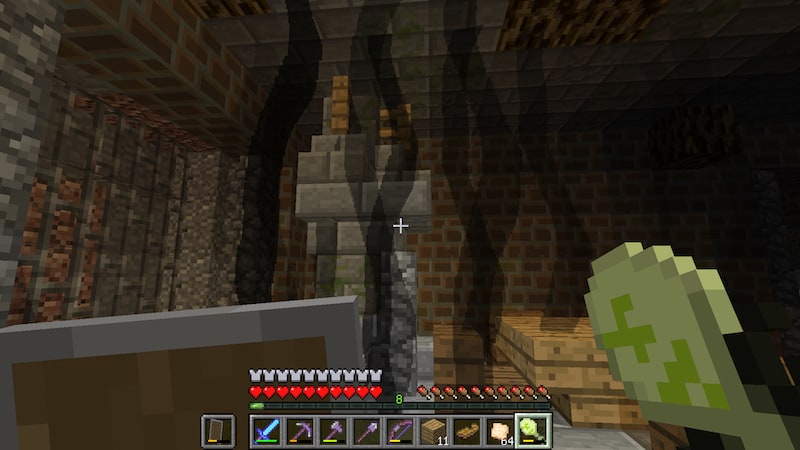Viewport: 800px width, 450px height.
Task: Click the green mace in the last slot
Action: 531,431
